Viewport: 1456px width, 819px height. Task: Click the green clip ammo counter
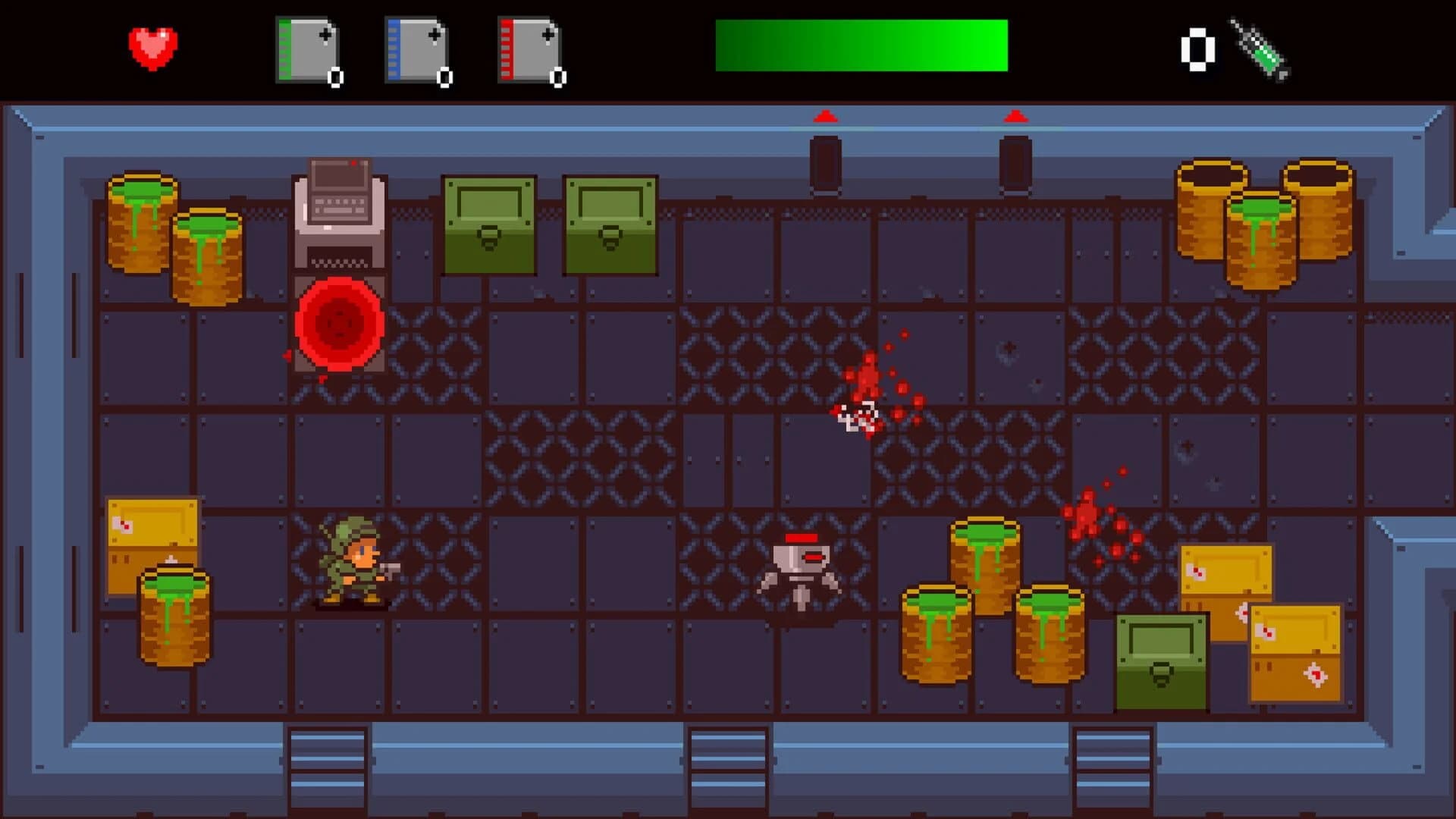coord(336,76)
